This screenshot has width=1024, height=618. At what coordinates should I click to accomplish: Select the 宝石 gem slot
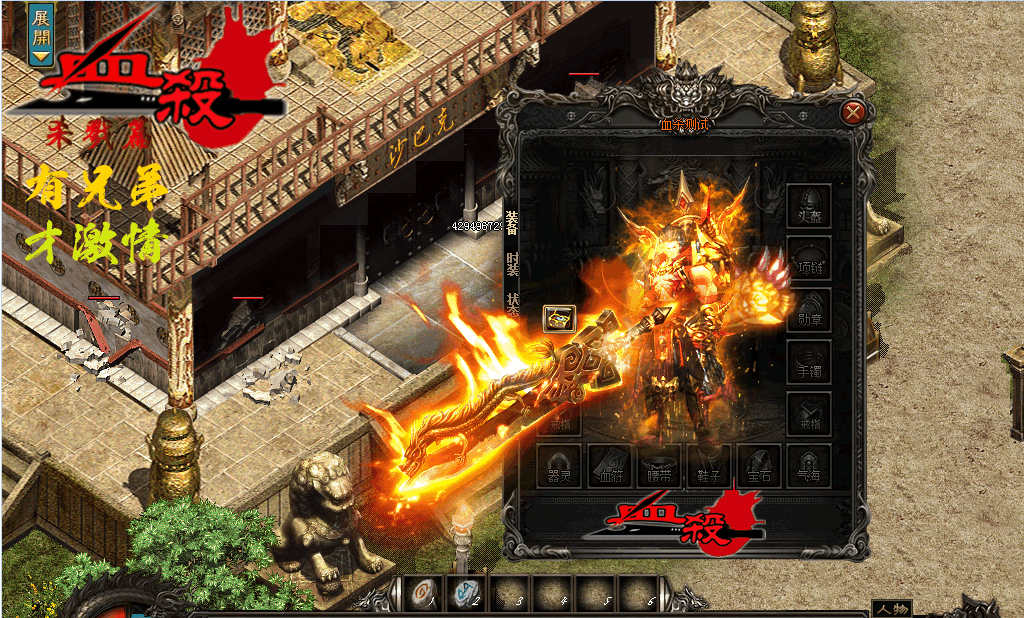coord(759,465)
